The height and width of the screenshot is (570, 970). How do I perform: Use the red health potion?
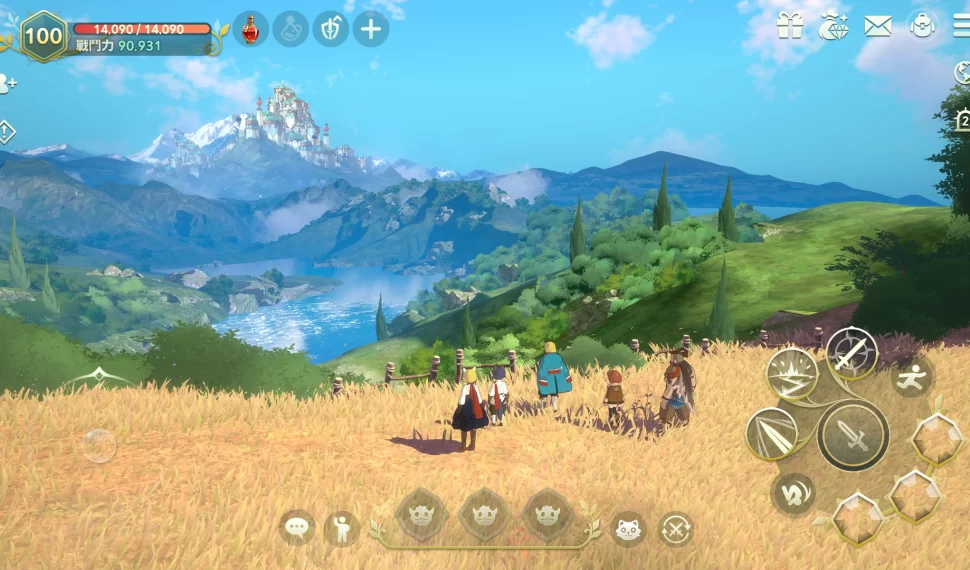(251, 29)
